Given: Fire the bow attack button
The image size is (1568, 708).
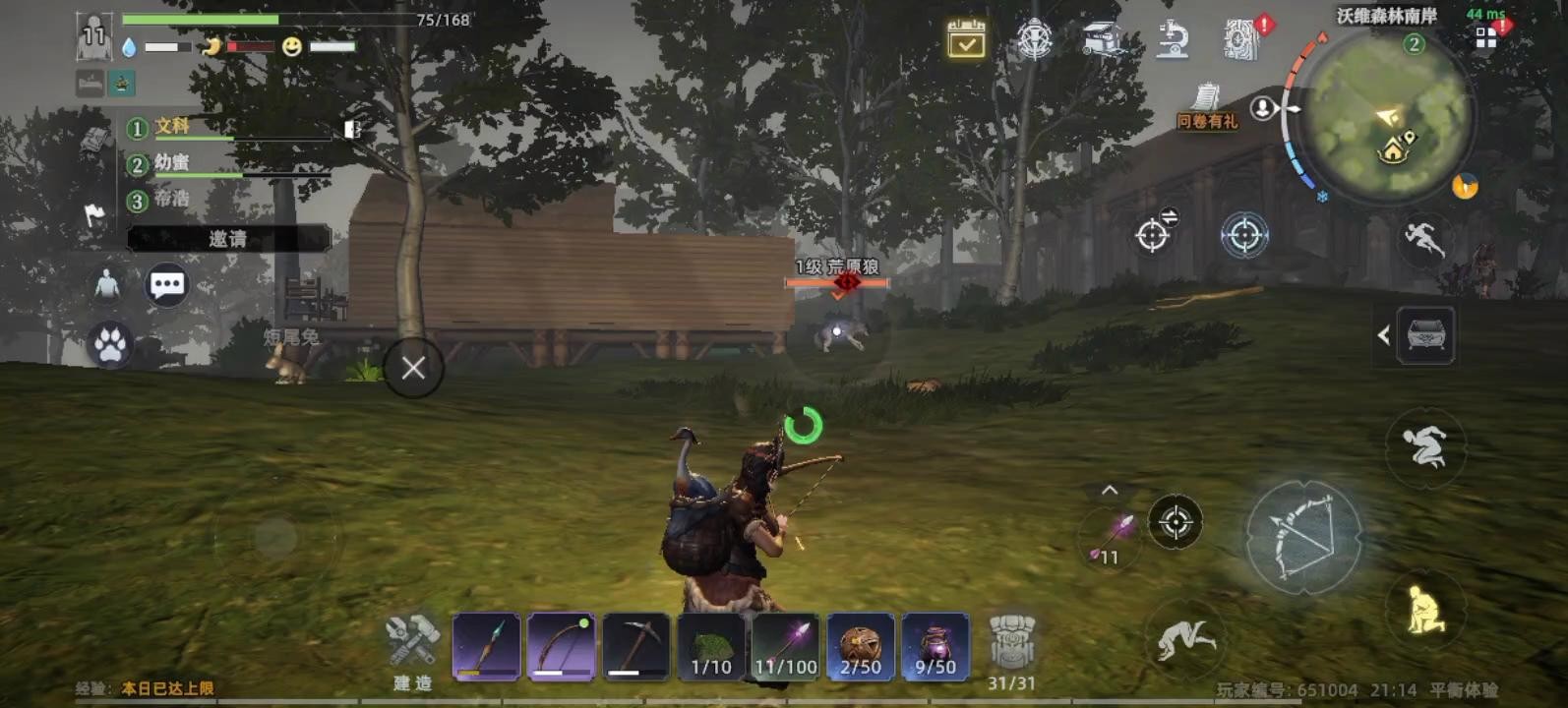Looking at the screenshot, I should pos(1303,537).
